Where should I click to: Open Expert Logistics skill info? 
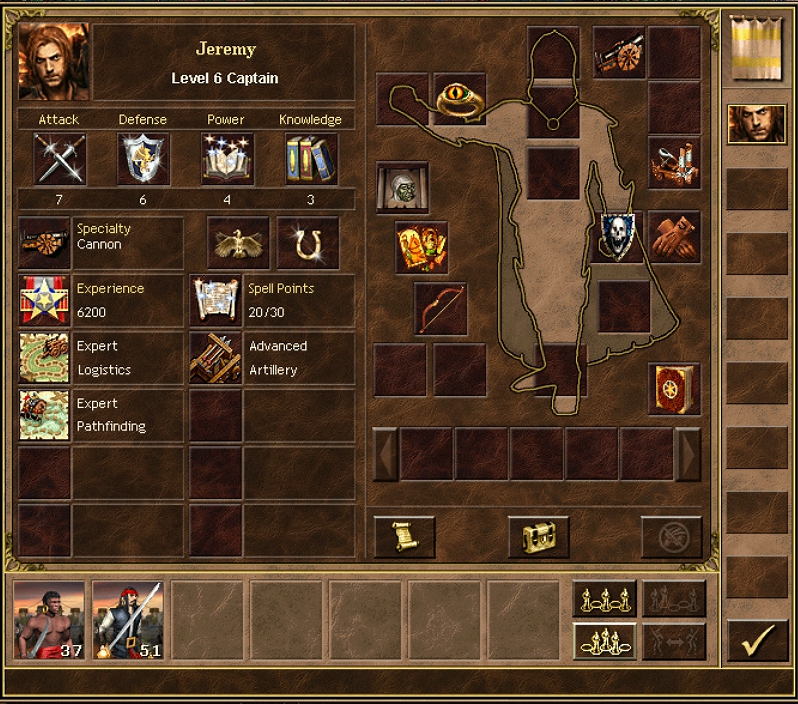pos(44,358)
